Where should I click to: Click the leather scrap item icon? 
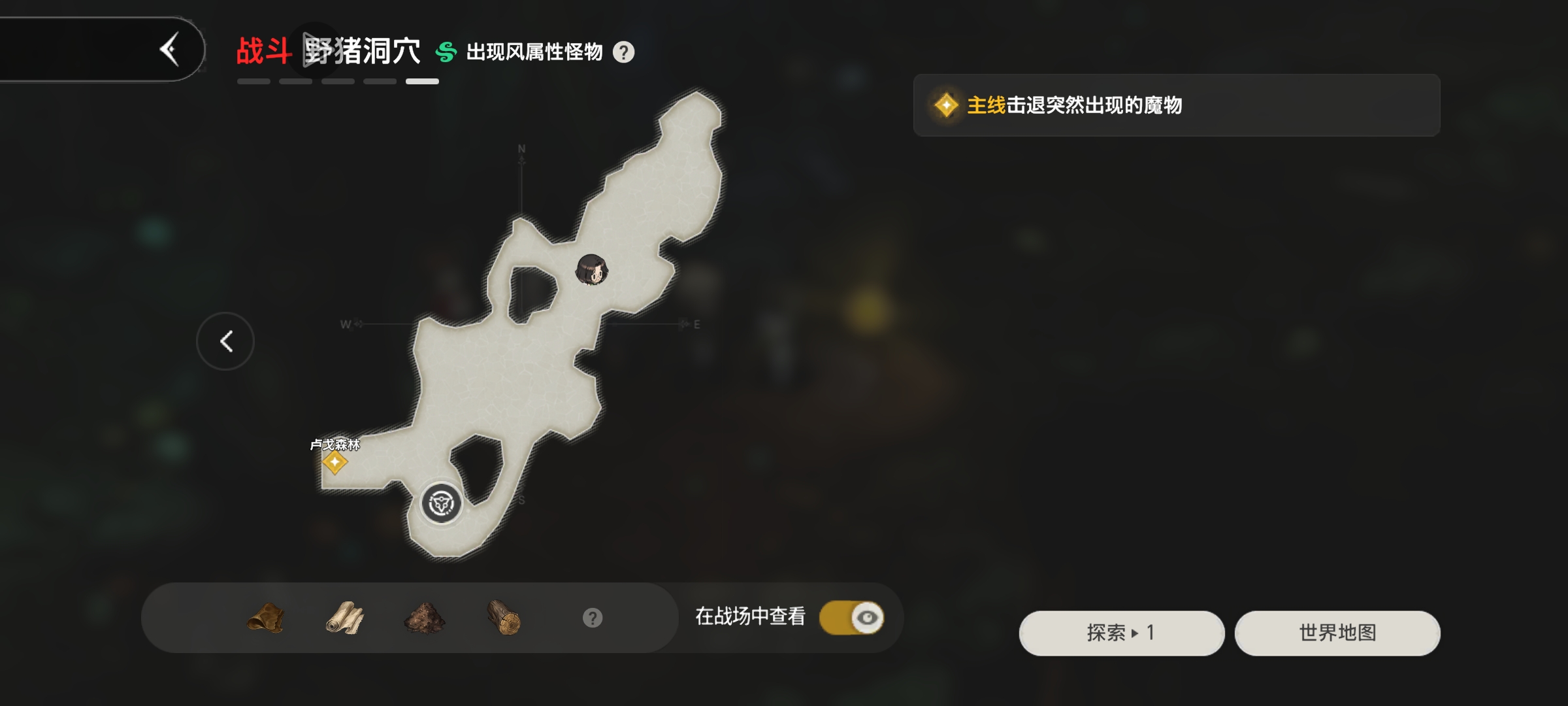click(x=265, y=617)
